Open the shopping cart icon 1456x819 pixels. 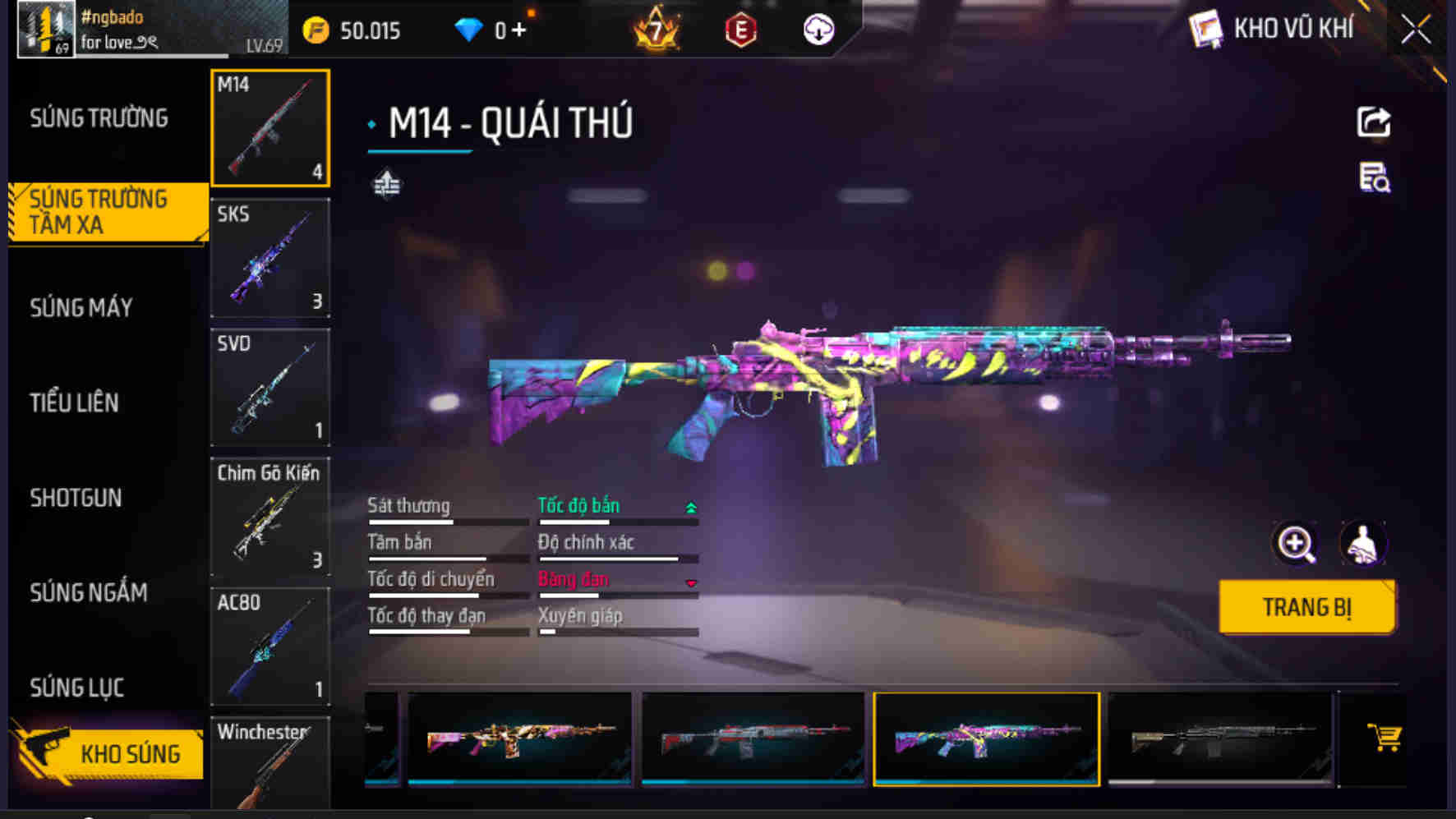pos(1384,737)
